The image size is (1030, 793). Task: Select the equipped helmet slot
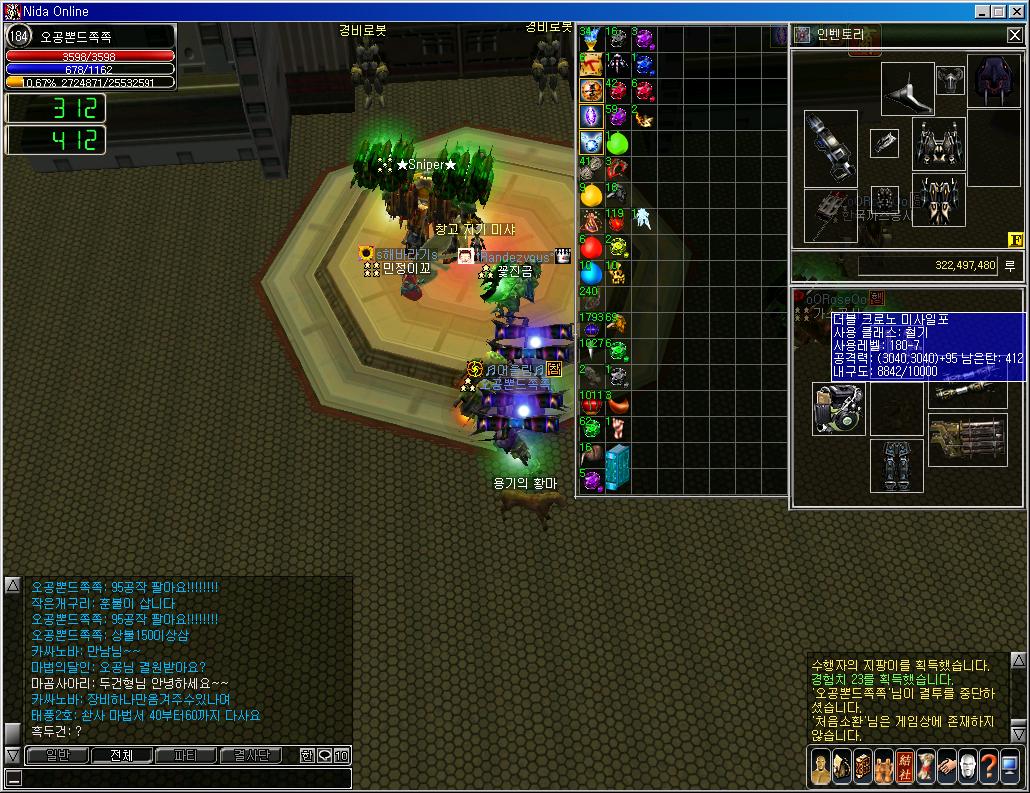(x=950, y=80)
